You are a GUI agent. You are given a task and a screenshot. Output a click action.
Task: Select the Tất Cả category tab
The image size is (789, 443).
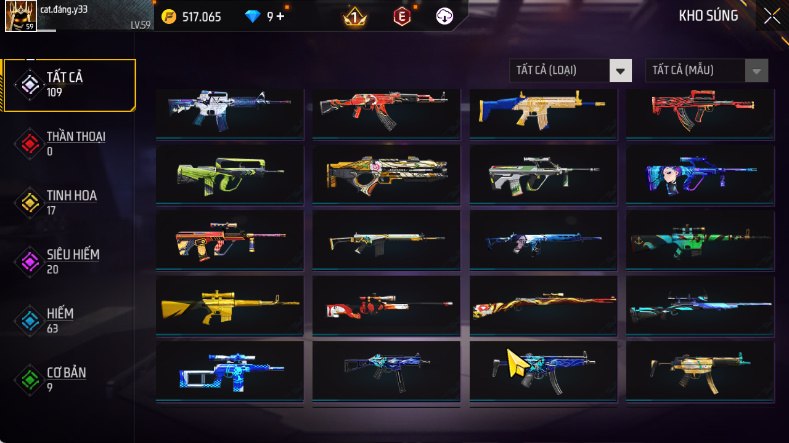(68, 84)
